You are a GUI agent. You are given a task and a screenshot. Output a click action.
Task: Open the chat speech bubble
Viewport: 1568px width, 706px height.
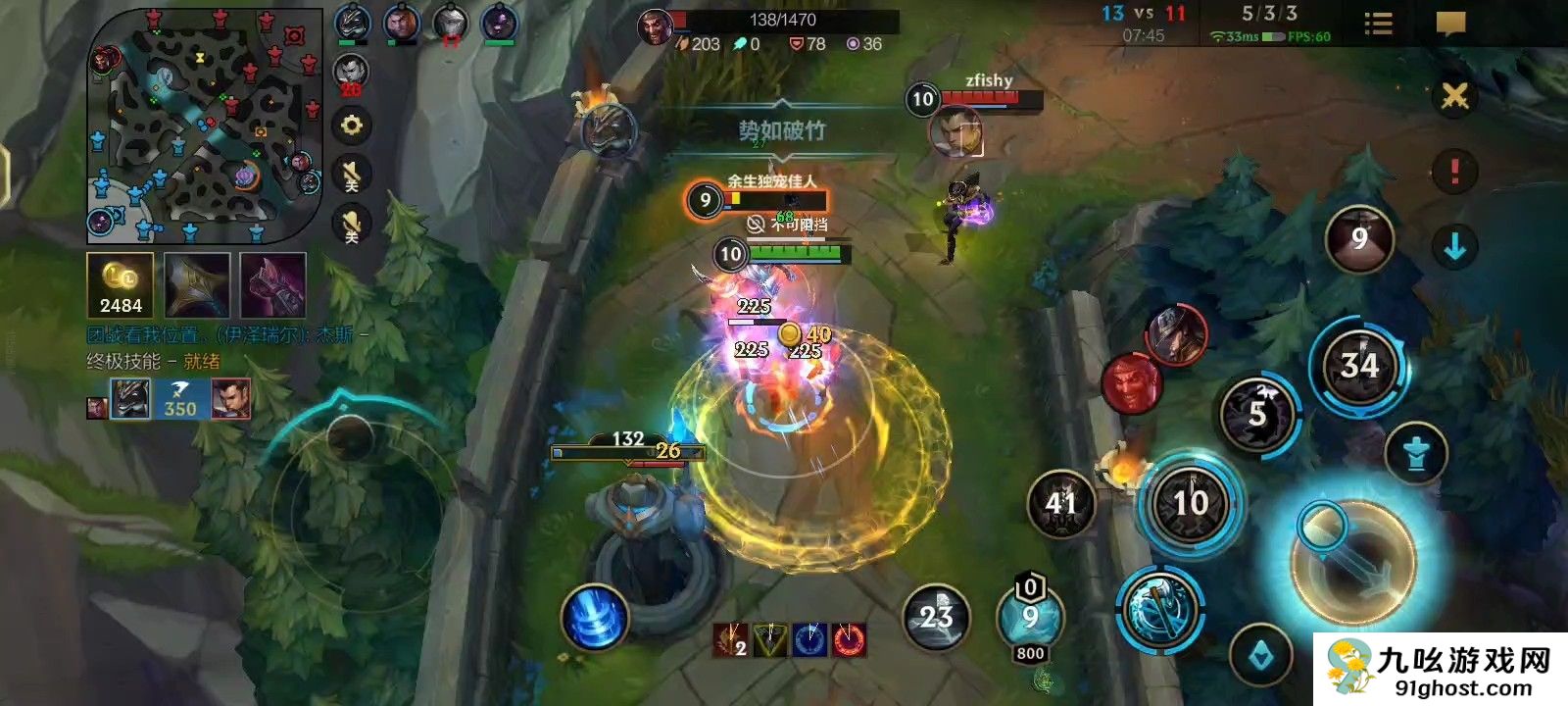pyautogui.click(x=1450, y=25)
